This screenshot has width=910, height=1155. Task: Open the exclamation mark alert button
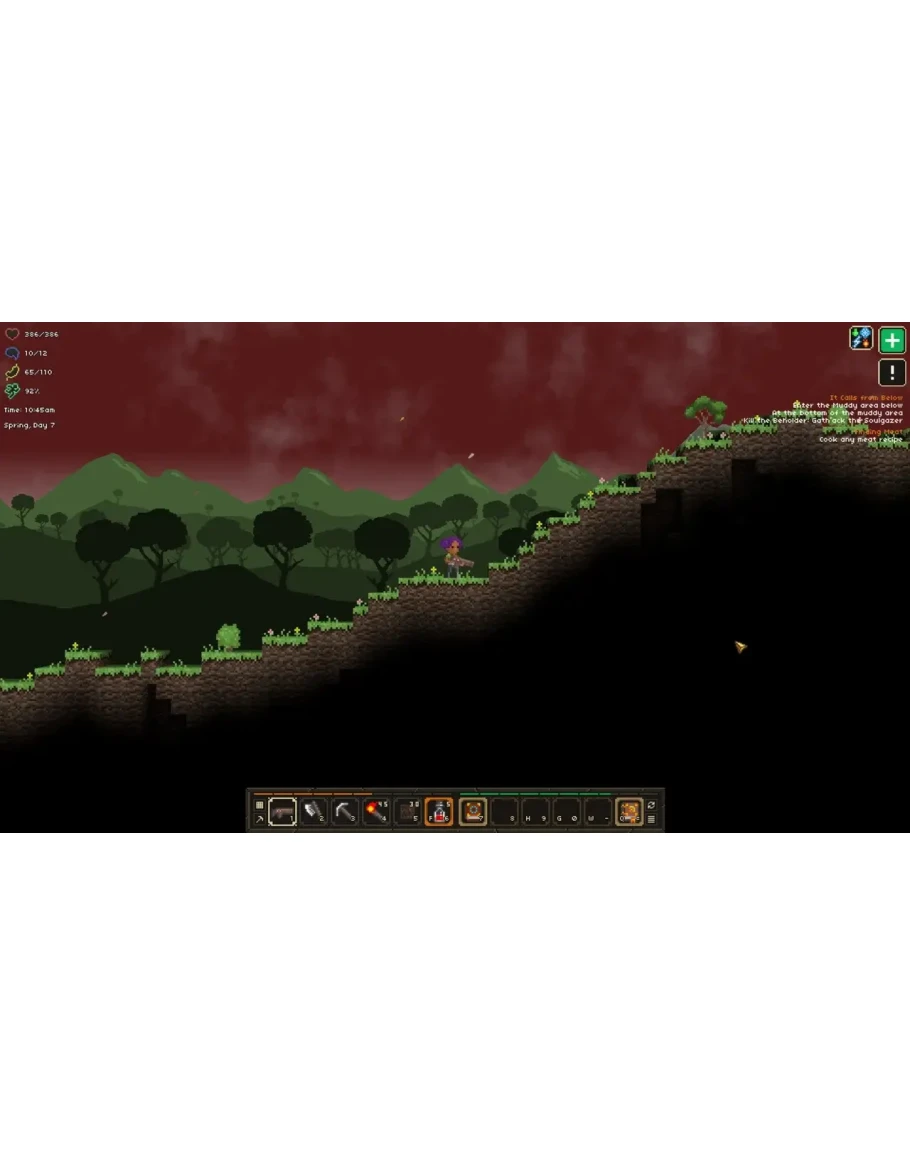click(892, 373)
